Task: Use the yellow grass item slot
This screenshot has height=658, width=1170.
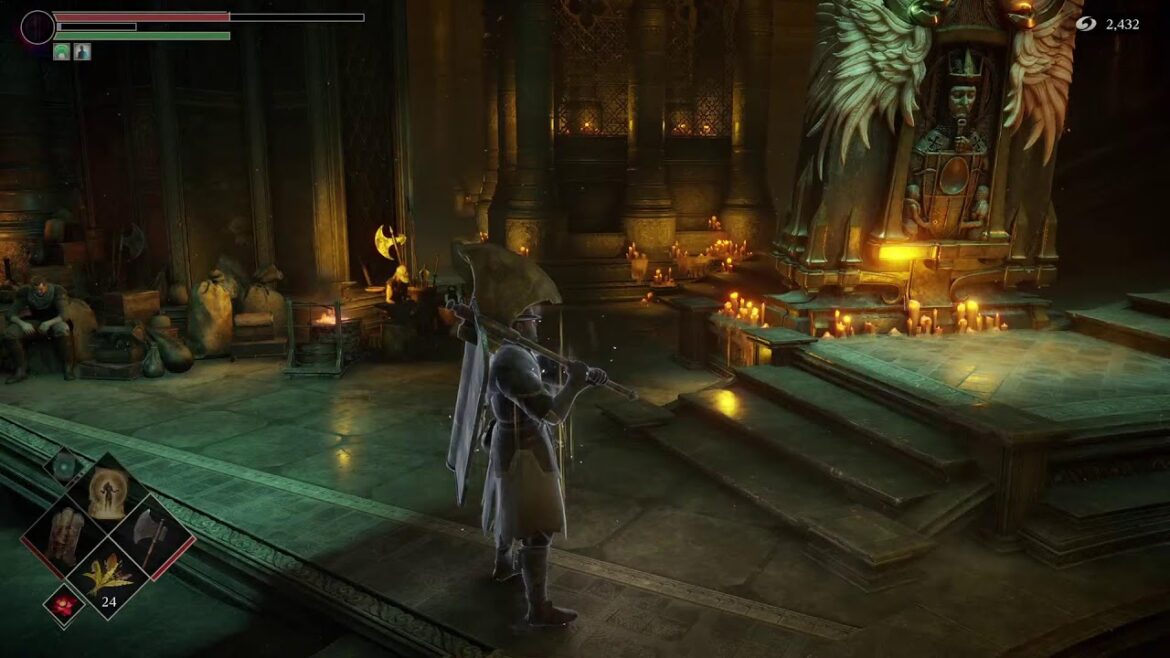Action: click(x=106, y=578)
